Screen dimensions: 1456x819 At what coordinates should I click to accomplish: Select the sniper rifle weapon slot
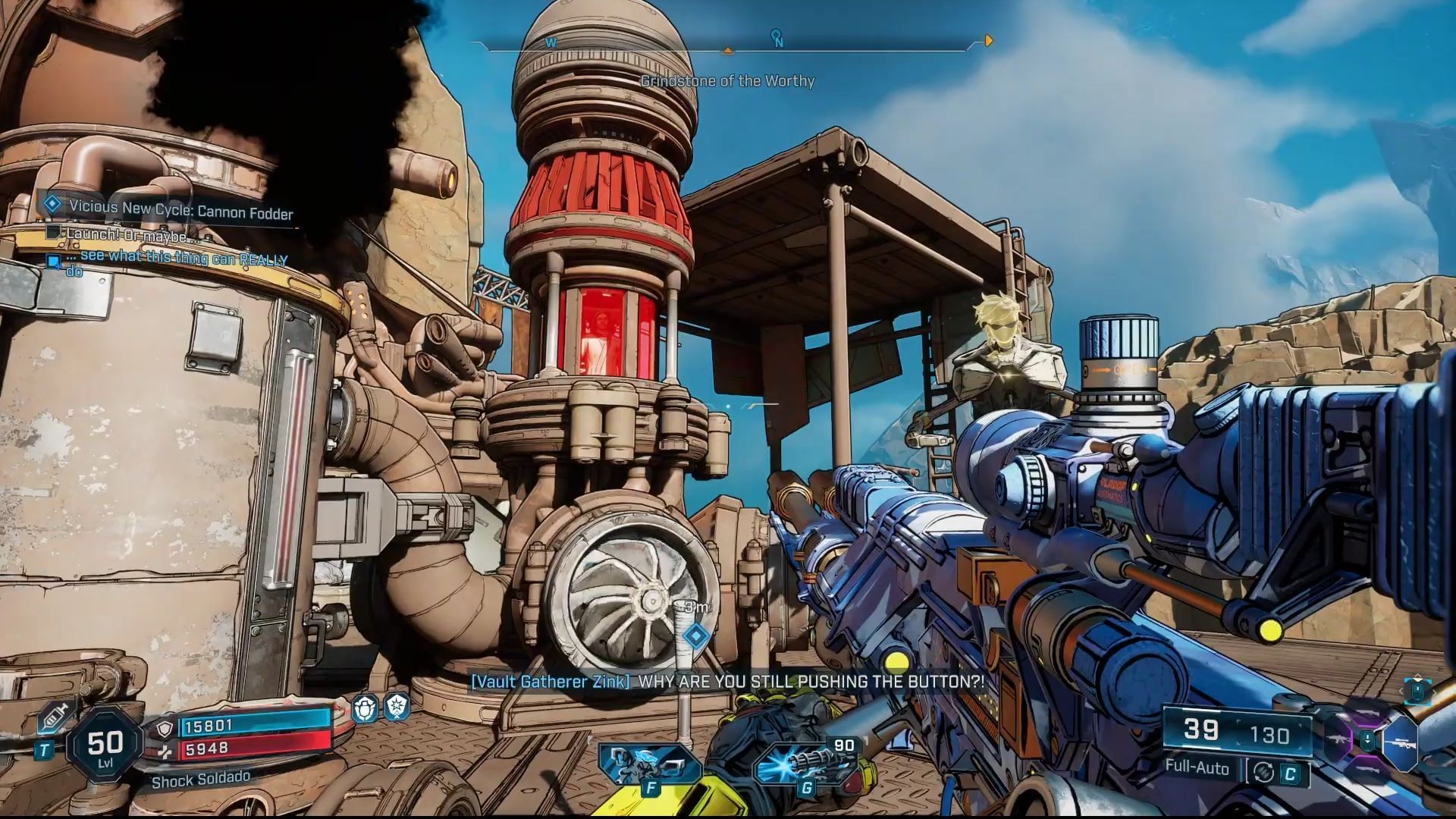click(1400, 743)
